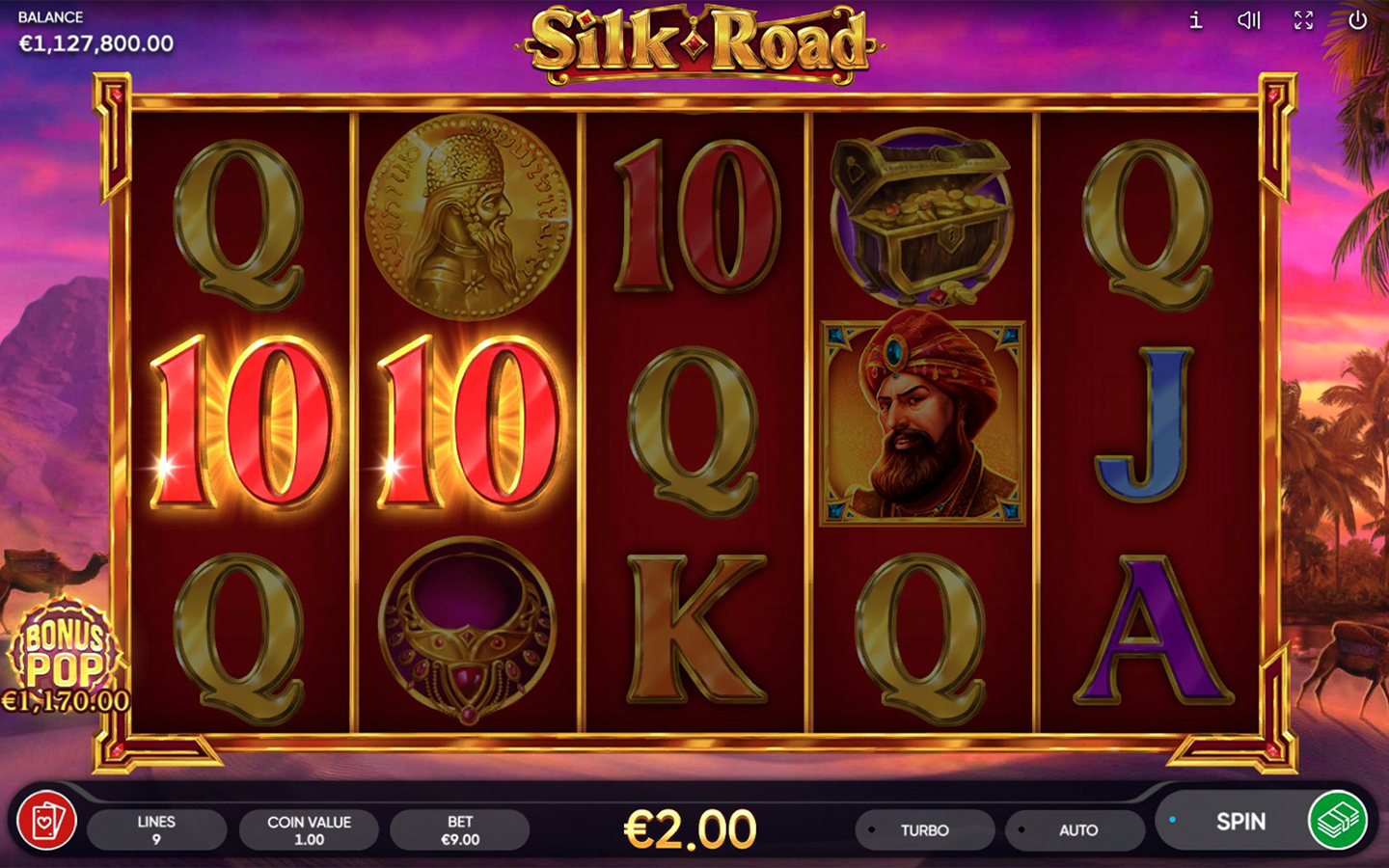Screen dimensions: 1389x868
Task: Open the COIN VALUE selector showing 1.00
Action: coord(309,829)
